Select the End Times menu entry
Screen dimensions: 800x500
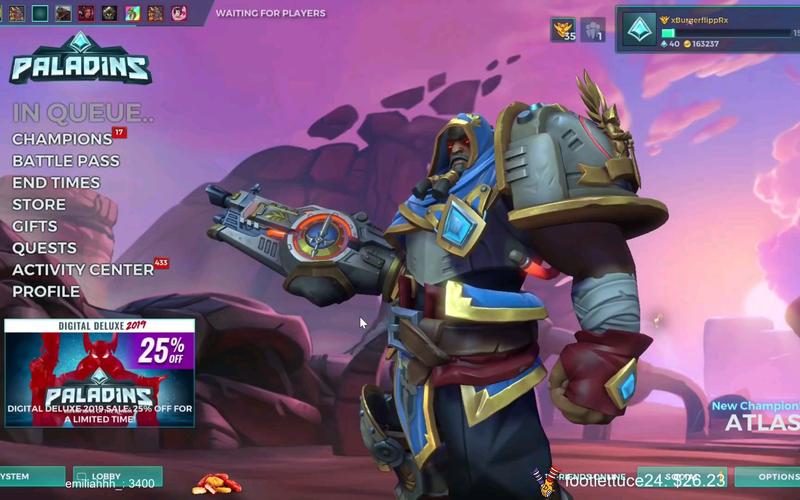tap(56, 183)
